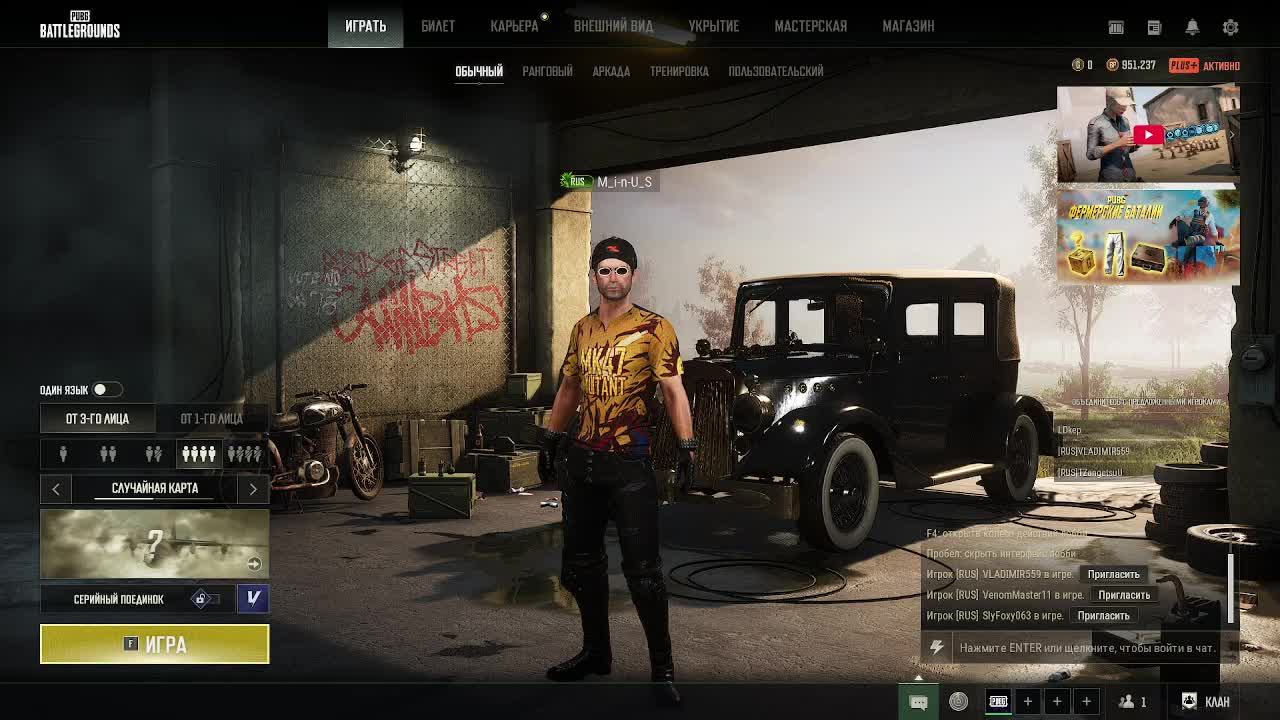Show previous map with left arrow
1280x720 pixels.
[x=56, y=488]
